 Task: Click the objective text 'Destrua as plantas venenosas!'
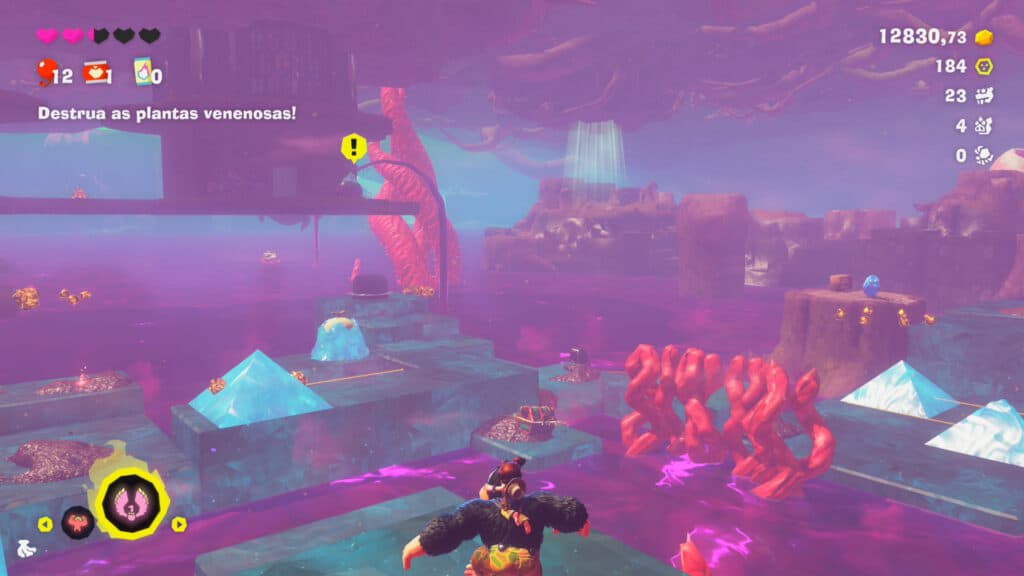point(167,113)
